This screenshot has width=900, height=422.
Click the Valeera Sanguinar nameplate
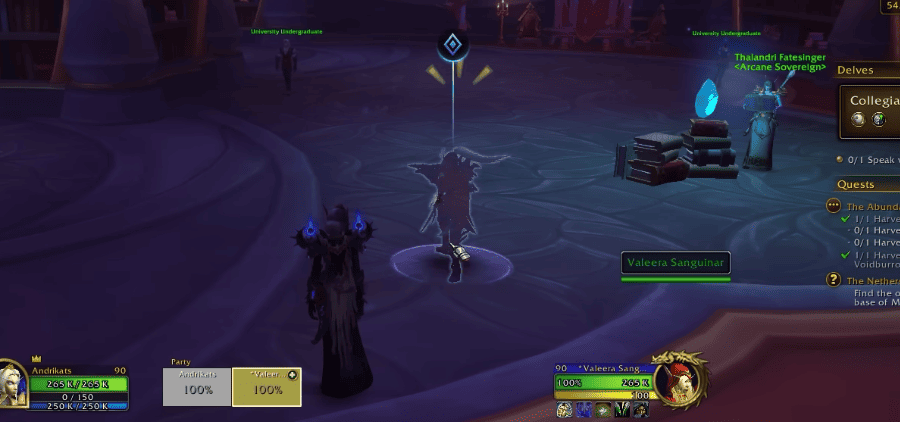675,264
